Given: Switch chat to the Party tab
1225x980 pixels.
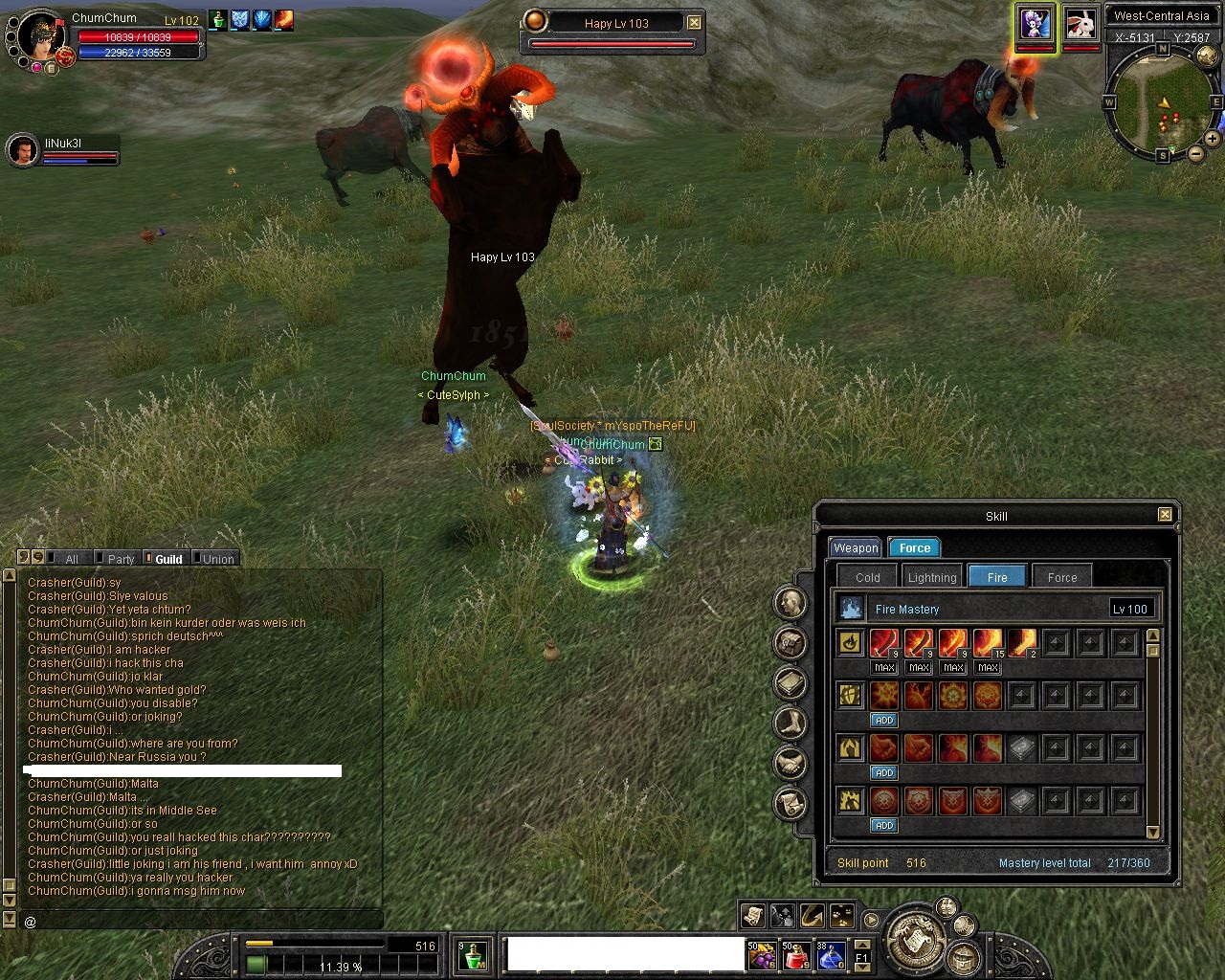Looking at the screenshot, I should (120, 559).
